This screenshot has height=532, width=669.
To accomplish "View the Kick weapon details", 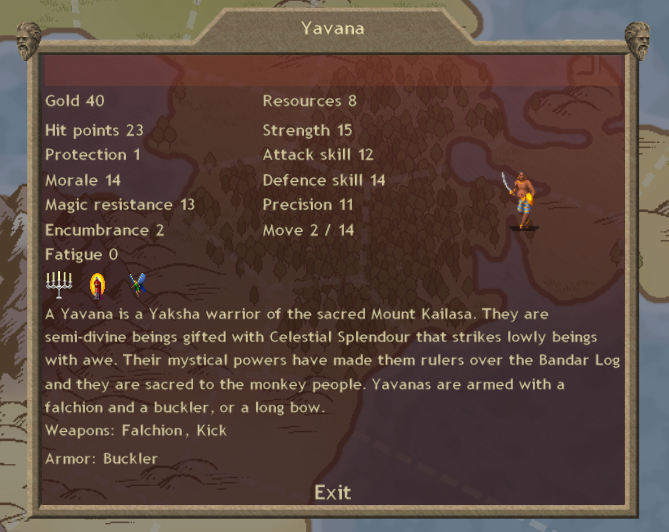I will click(209, 431).
